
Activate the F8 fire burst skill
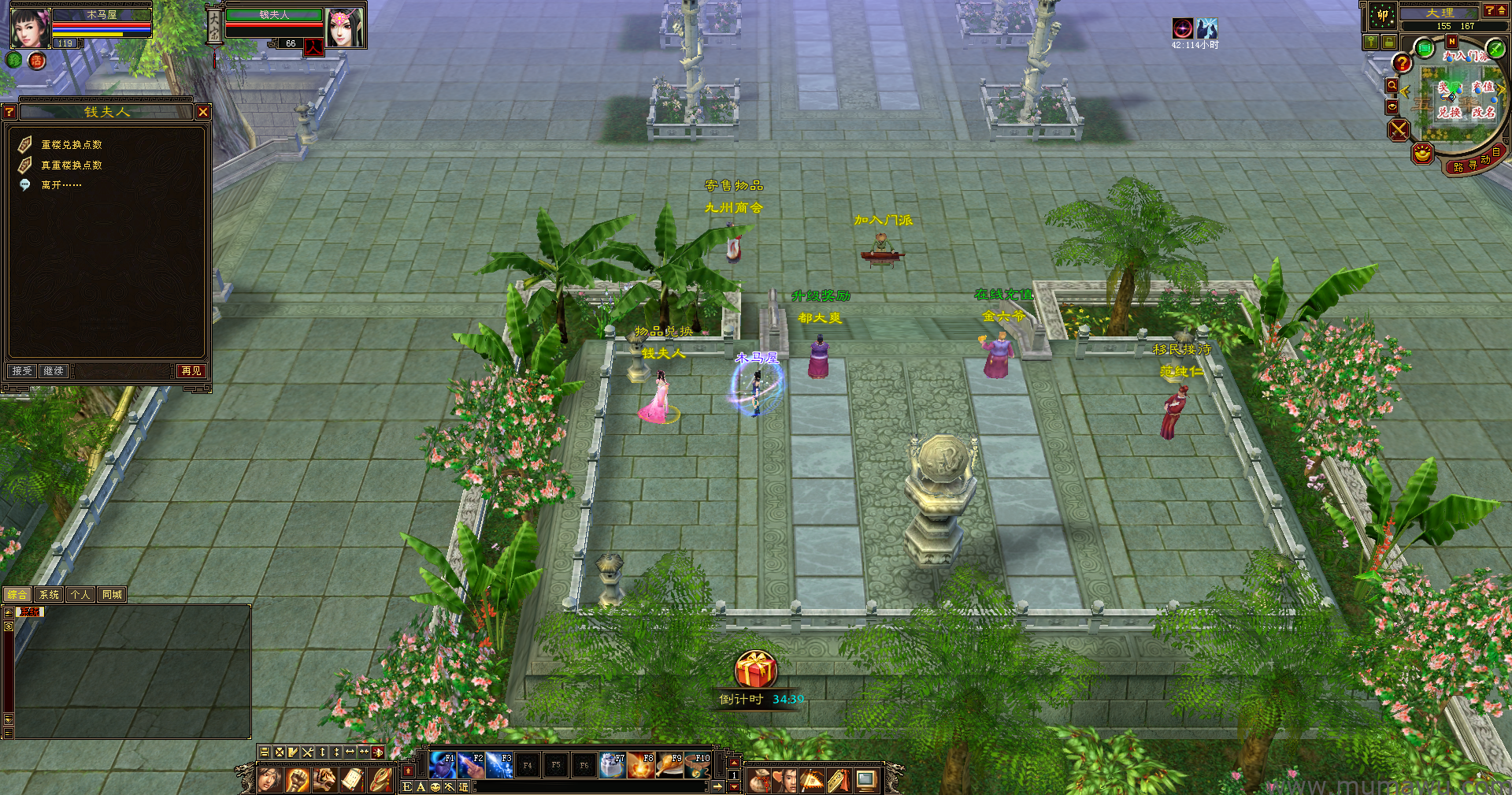pyautogui.click(x=641, y=765)
